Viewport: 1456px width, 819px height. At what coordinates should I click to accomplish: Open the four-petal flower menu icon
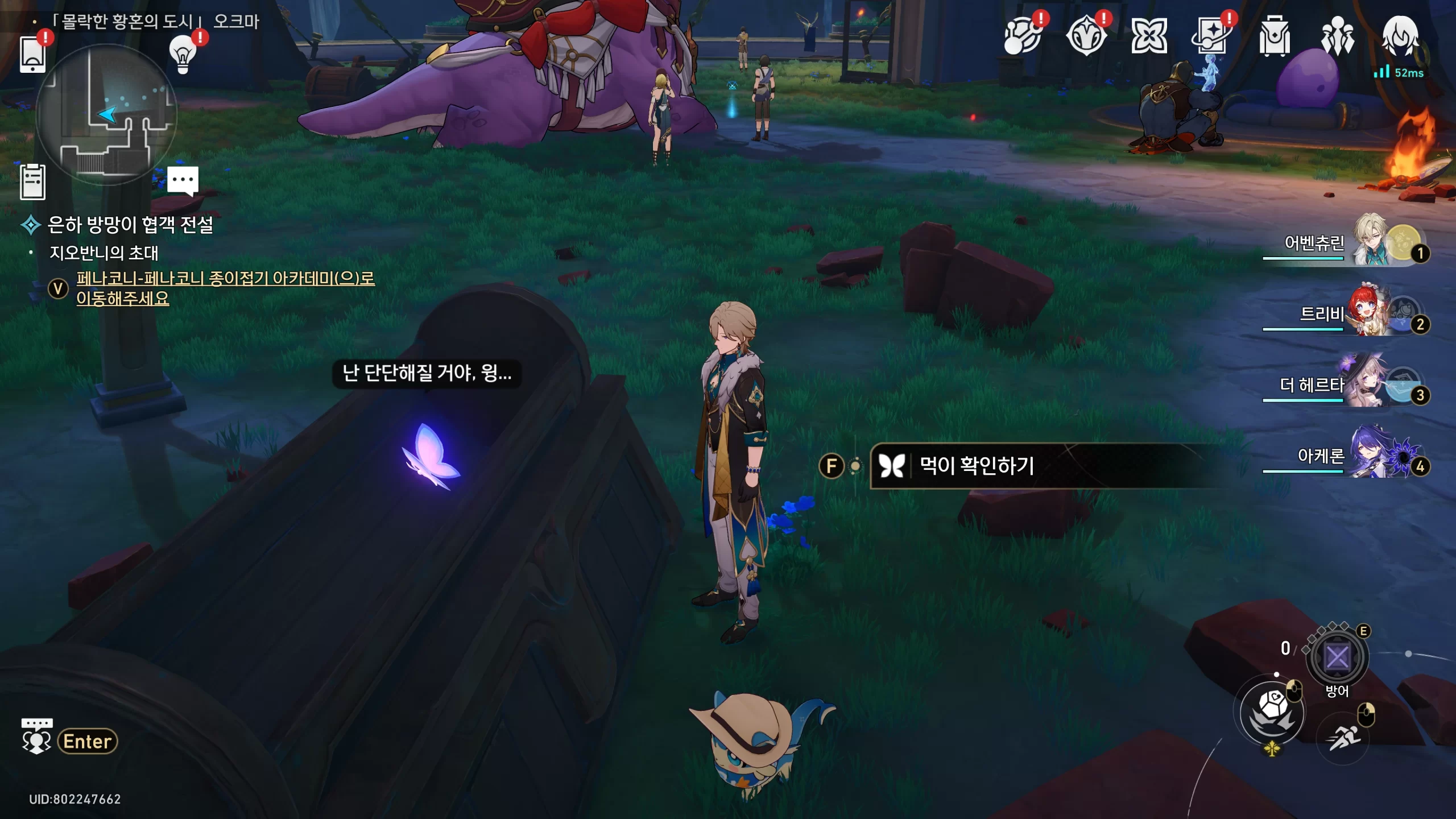1149,37
